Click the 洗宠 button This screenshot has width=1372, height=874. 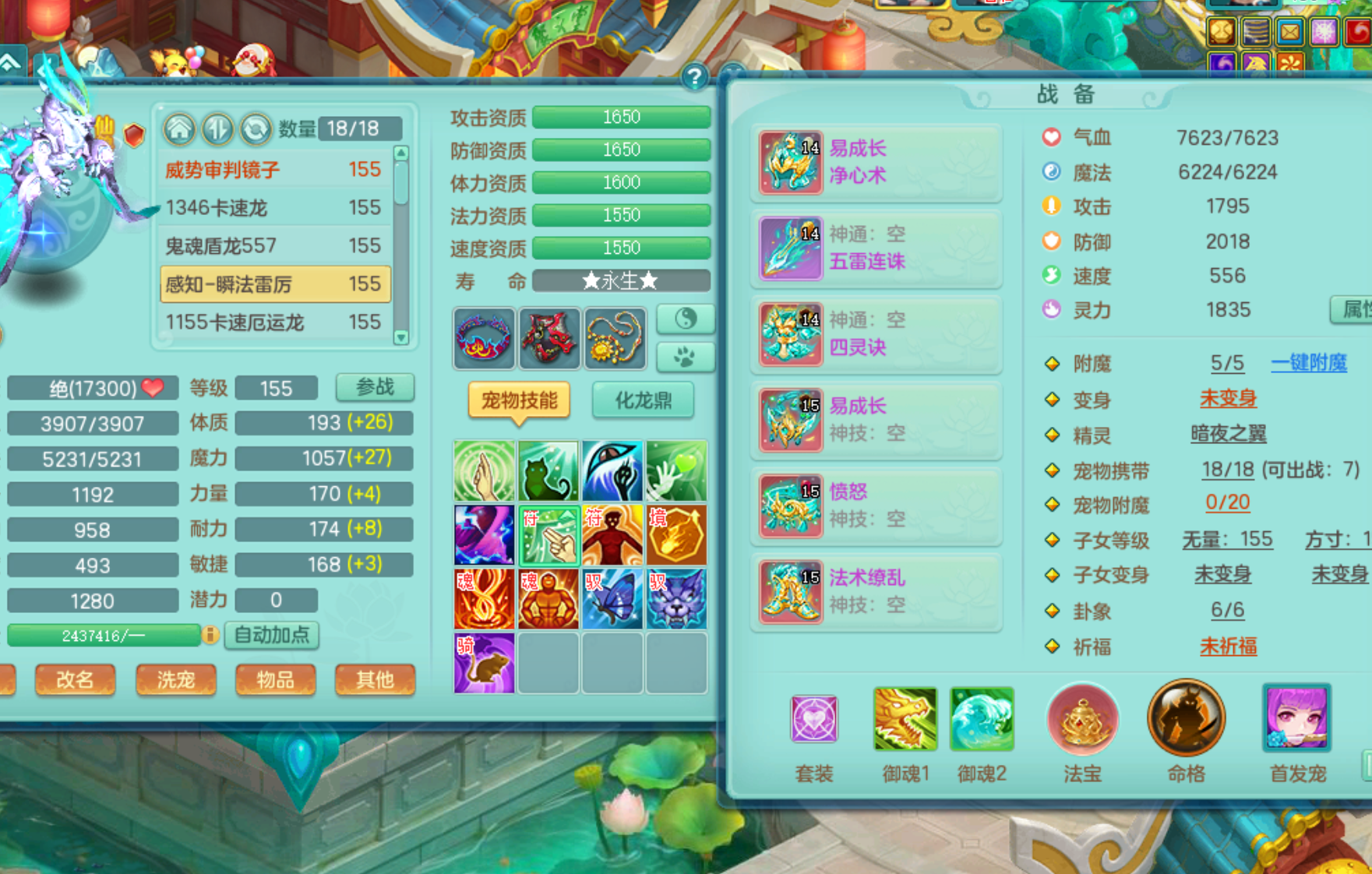click(175, 679)
